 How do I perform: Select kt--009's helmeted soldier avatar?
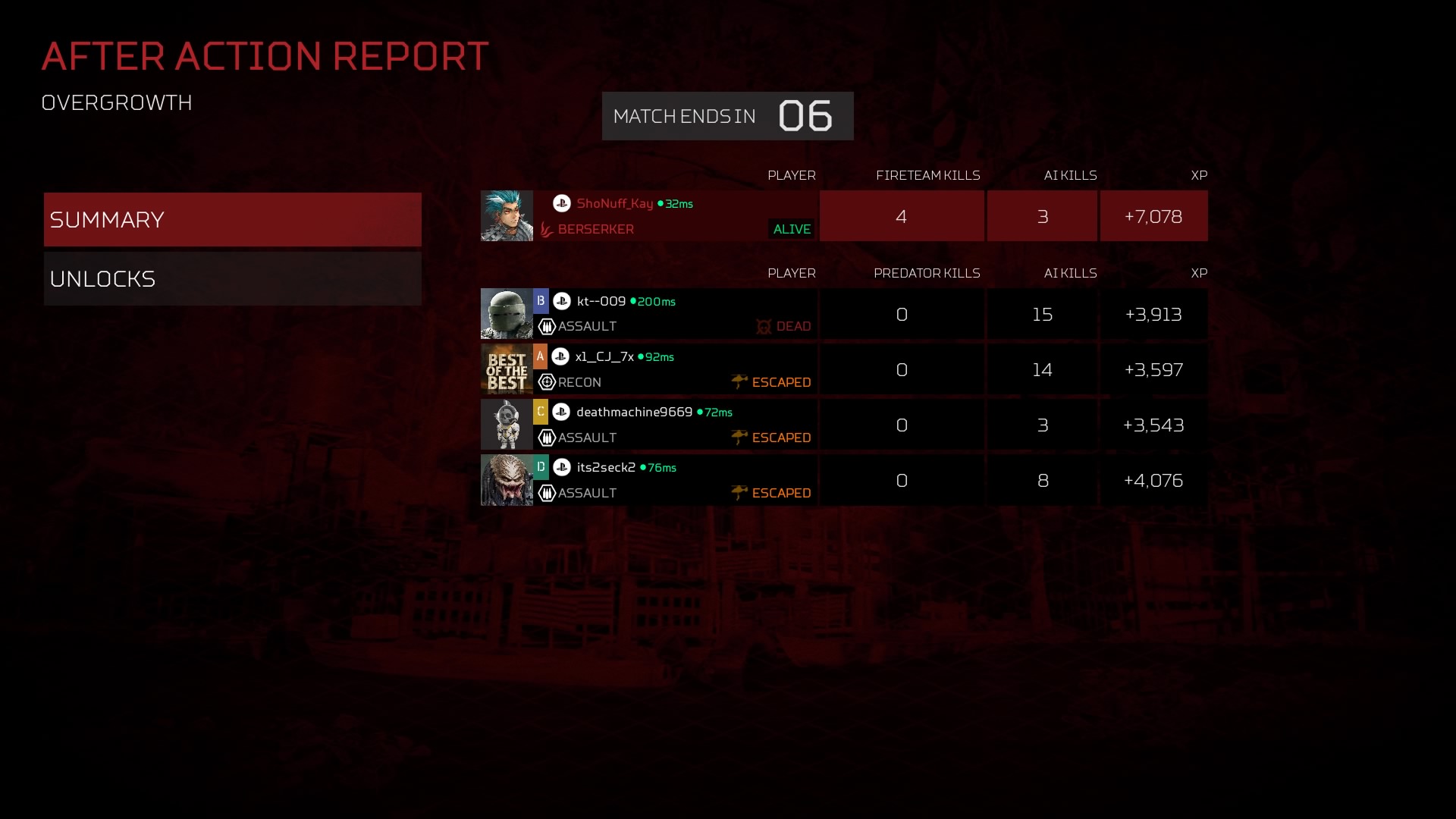[x=507, y=314]
